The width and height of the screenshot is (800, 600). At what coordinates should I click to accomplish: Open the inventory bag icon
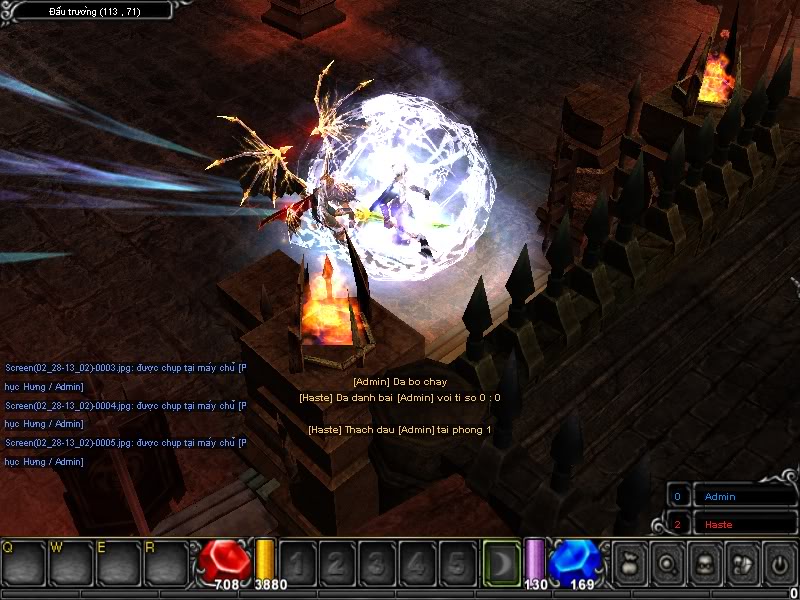pyautogui.click(x=630, y=562)
